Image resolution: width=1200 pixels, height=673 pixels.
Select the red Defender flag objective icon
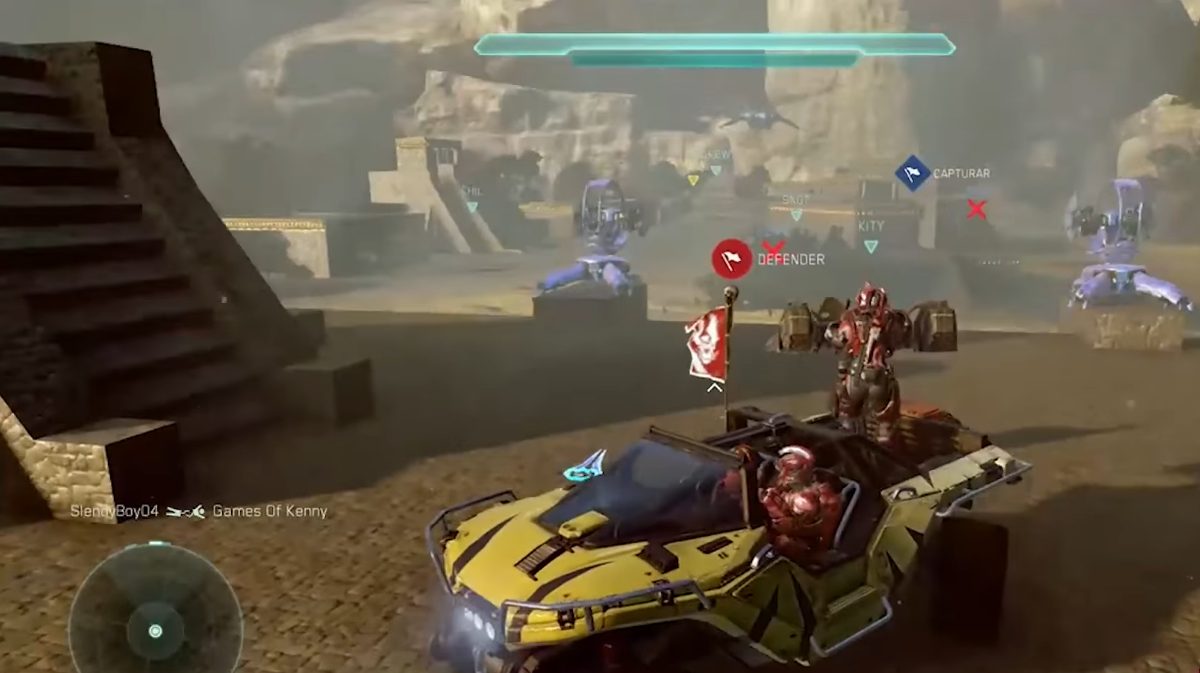pyautogui.click(x=732, y=258)
